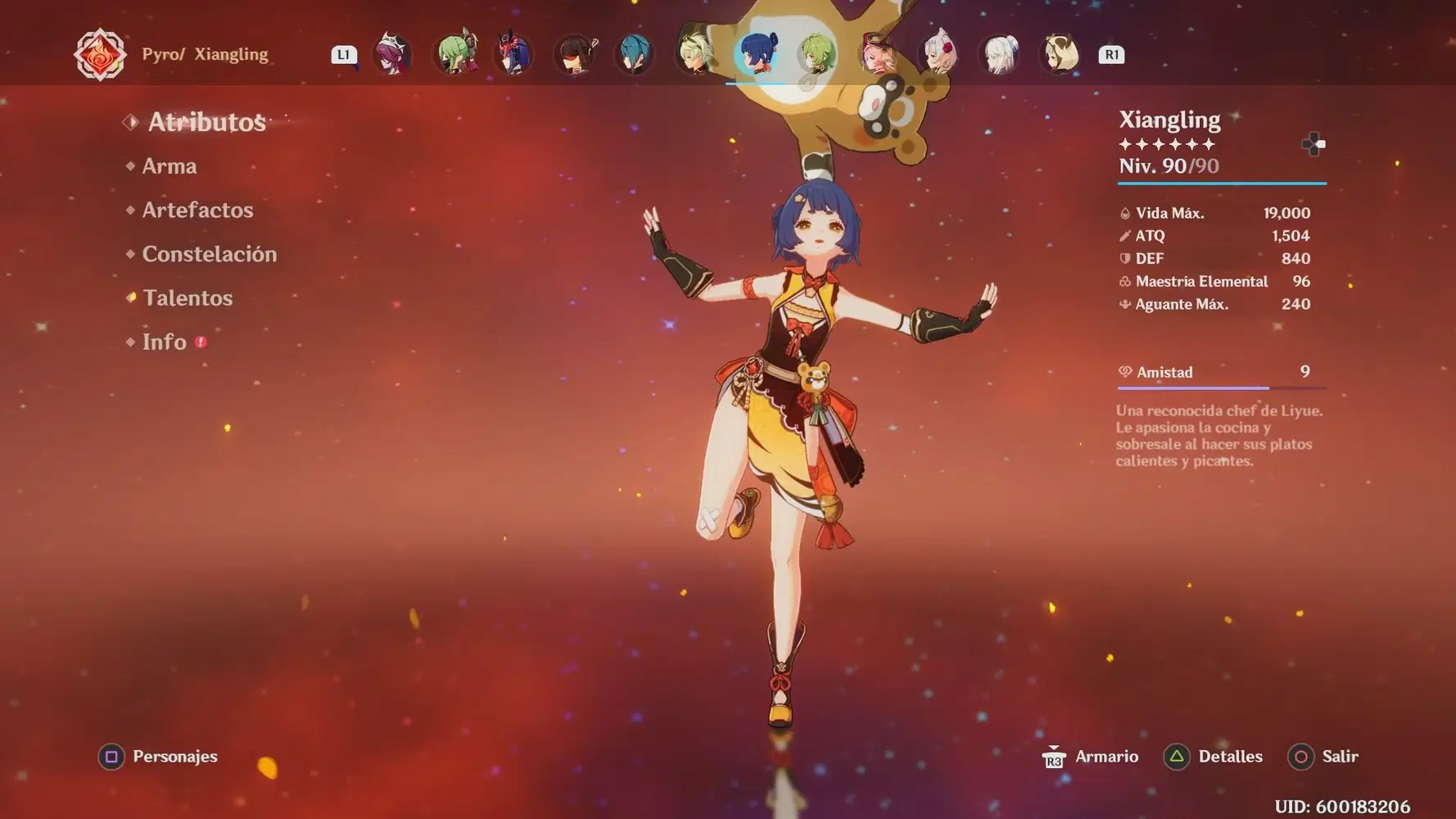Click the Amistad friendship icon

[1124, 371]
